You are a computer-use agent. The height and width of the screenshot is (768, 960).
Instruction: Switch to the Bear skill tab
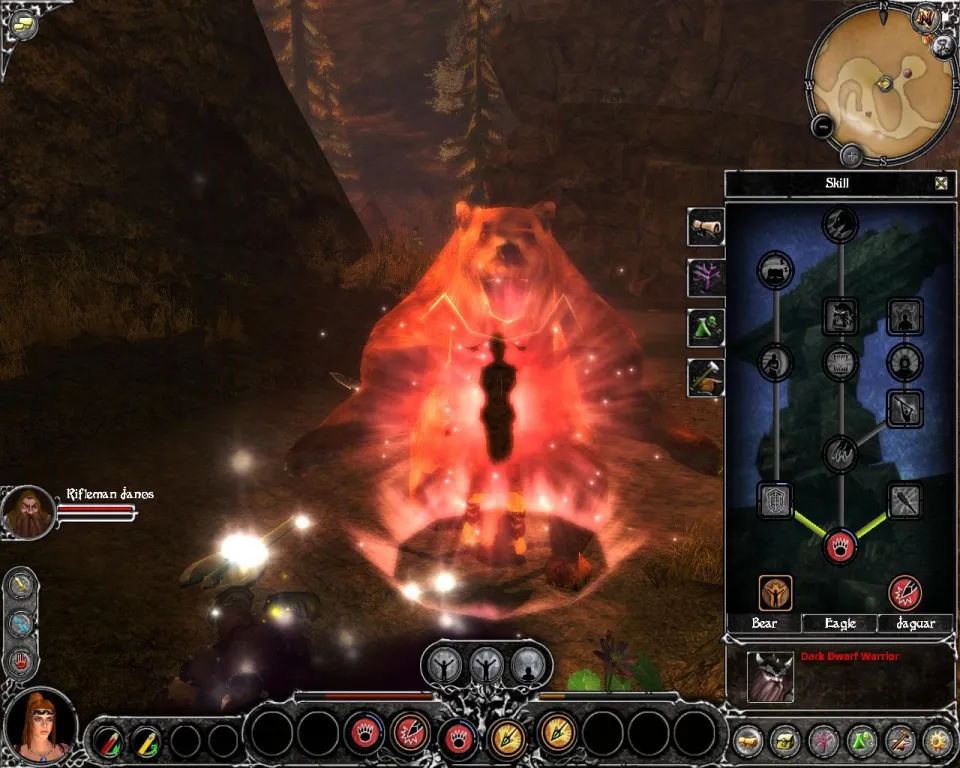(x=765, y=623)
